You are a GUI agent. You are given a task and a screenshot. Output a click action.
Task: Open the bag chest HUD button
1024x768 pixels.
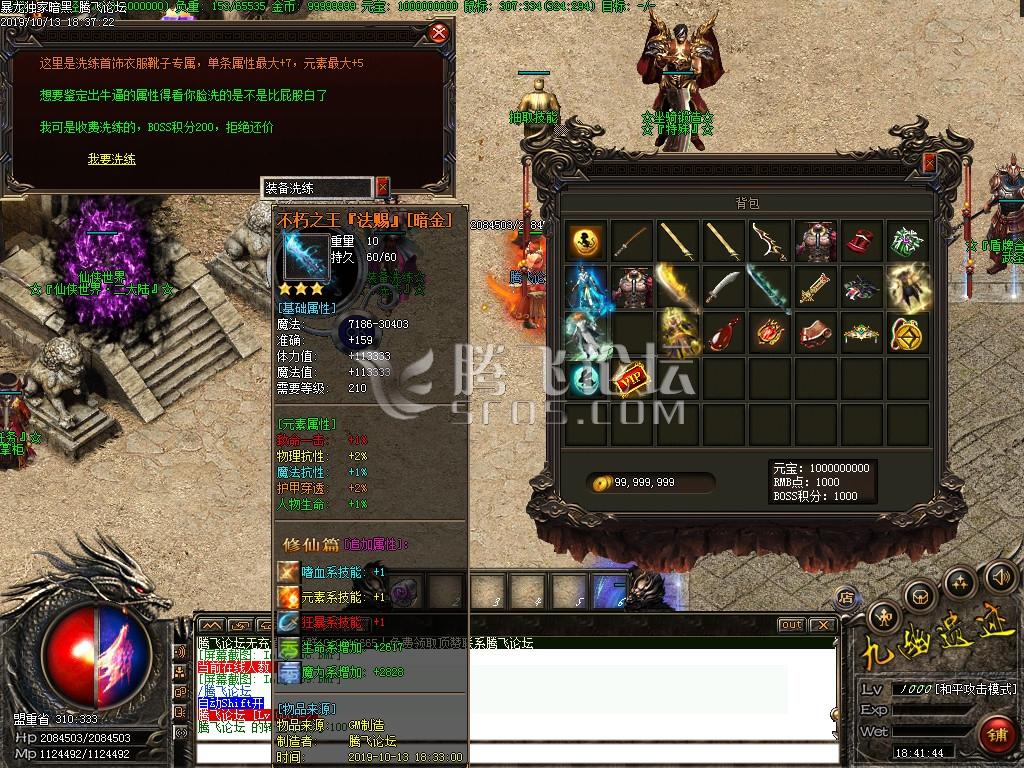918,597
